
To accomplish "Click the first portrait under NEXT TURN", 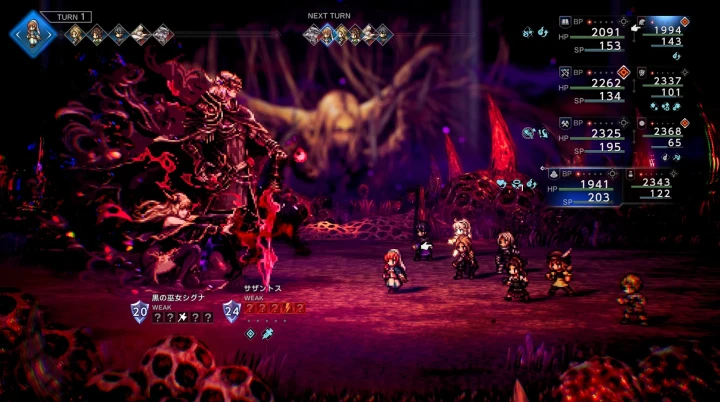I will tap(312, 36).
